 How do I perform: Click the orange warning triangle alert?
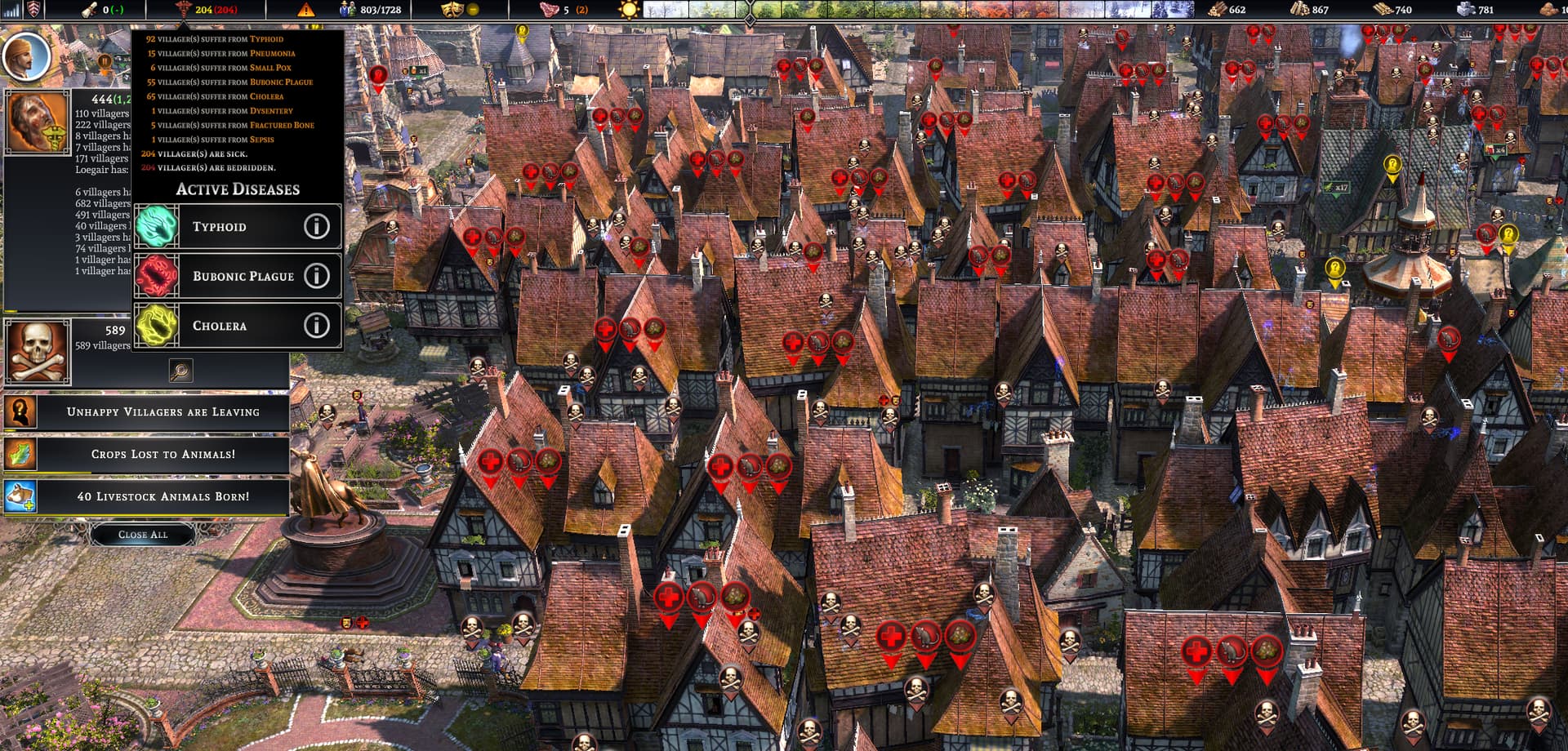(x=305, y=10)
